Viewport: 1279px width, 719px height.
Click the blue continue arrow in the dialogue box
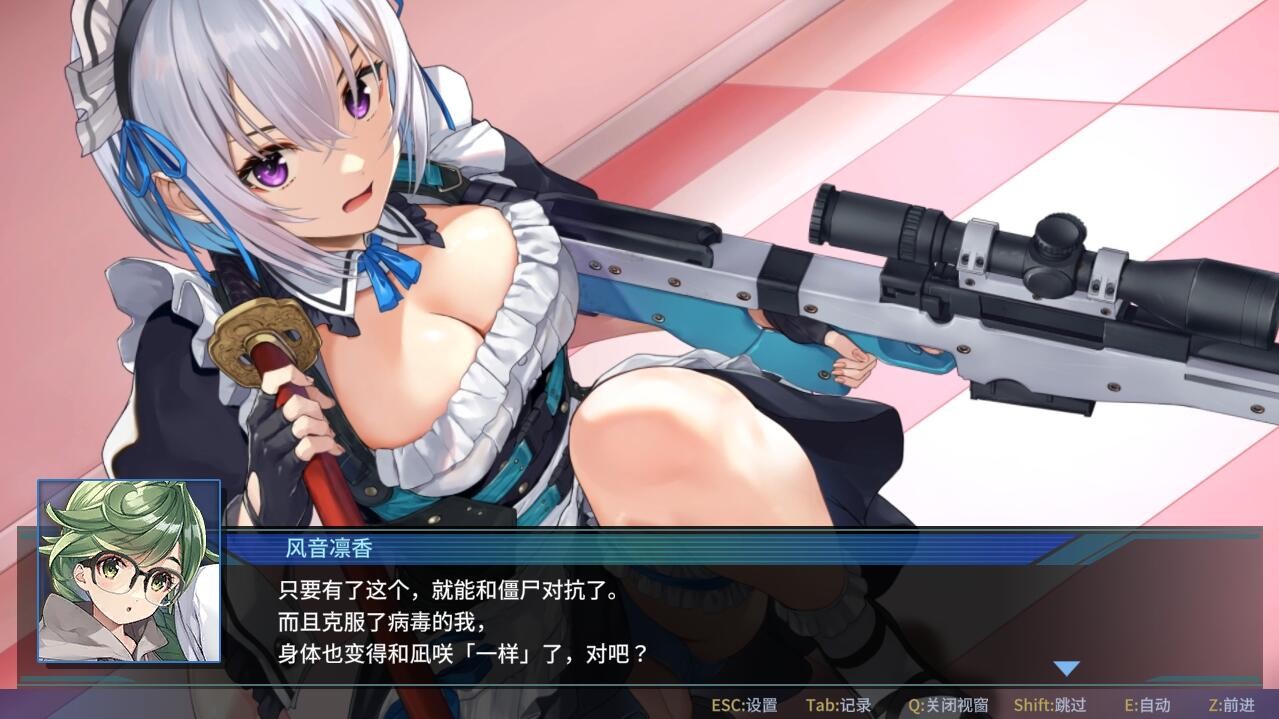coord(1067,668)
